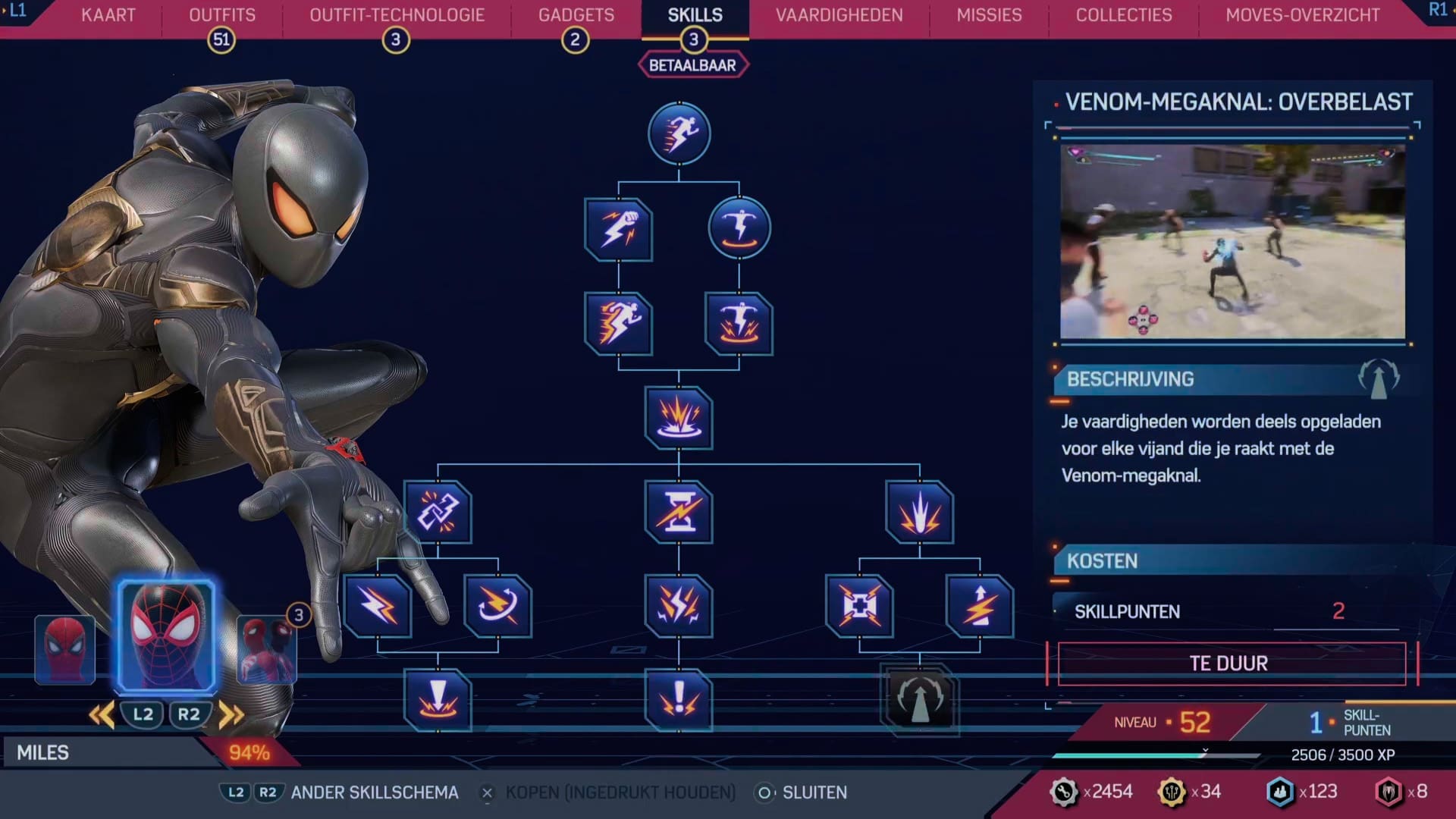Select the venom smash skill in the center
1456x819 pixels.
pos(679,419)
